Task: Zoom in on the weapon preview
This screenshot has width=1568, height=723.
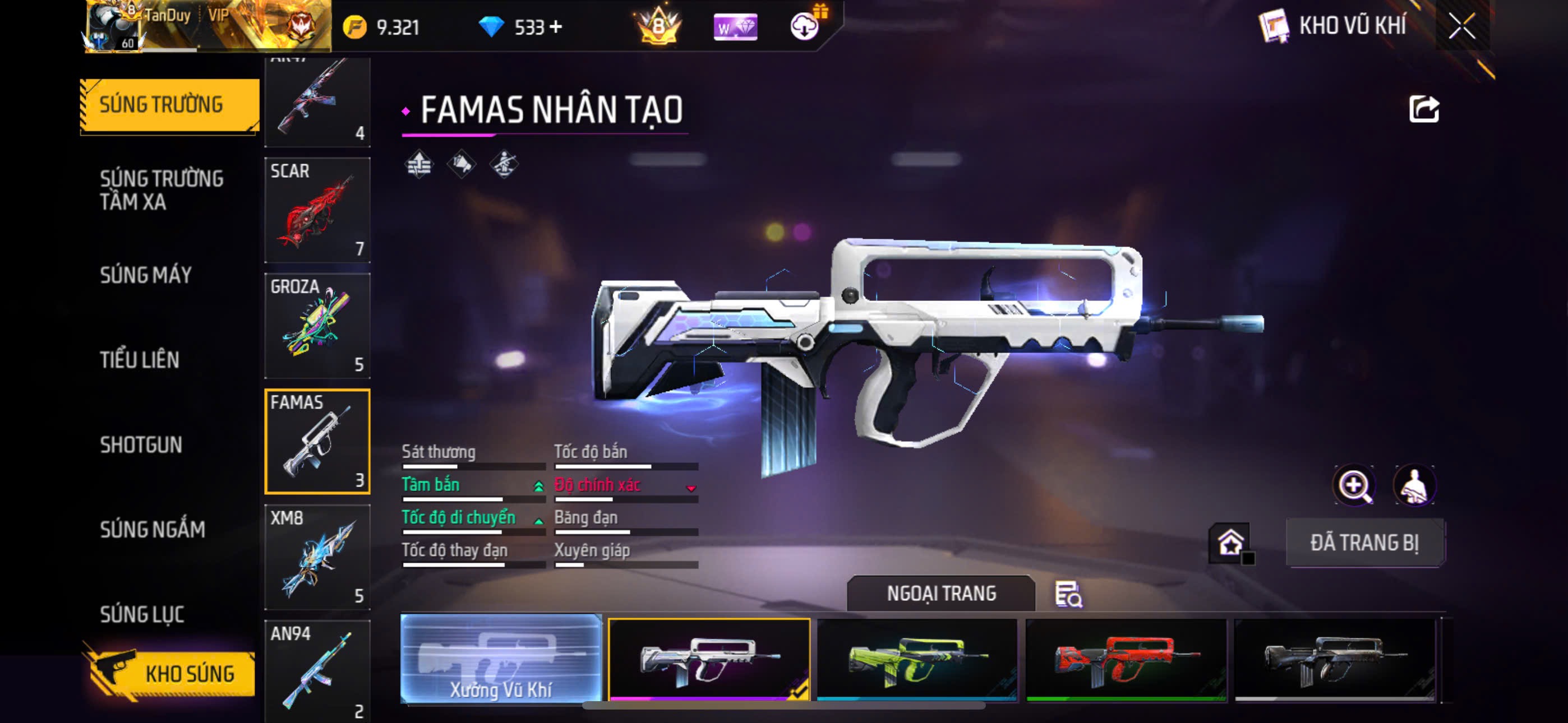Action: [x=1353, y=485]
